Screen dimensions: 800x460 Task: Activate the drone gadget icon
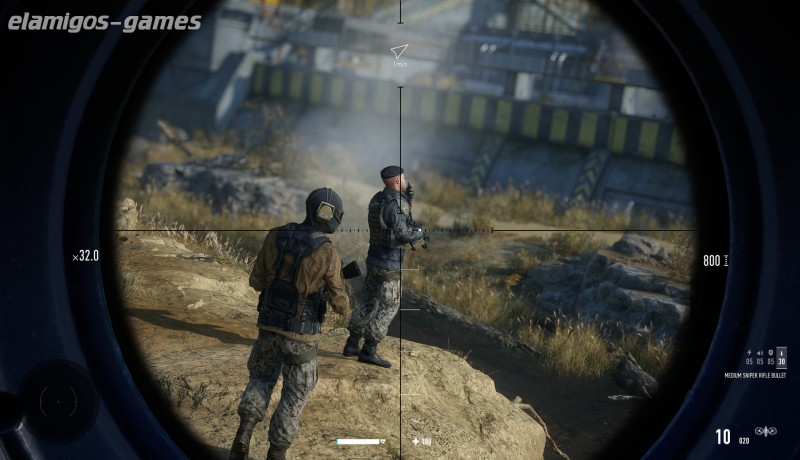[767, 432]
